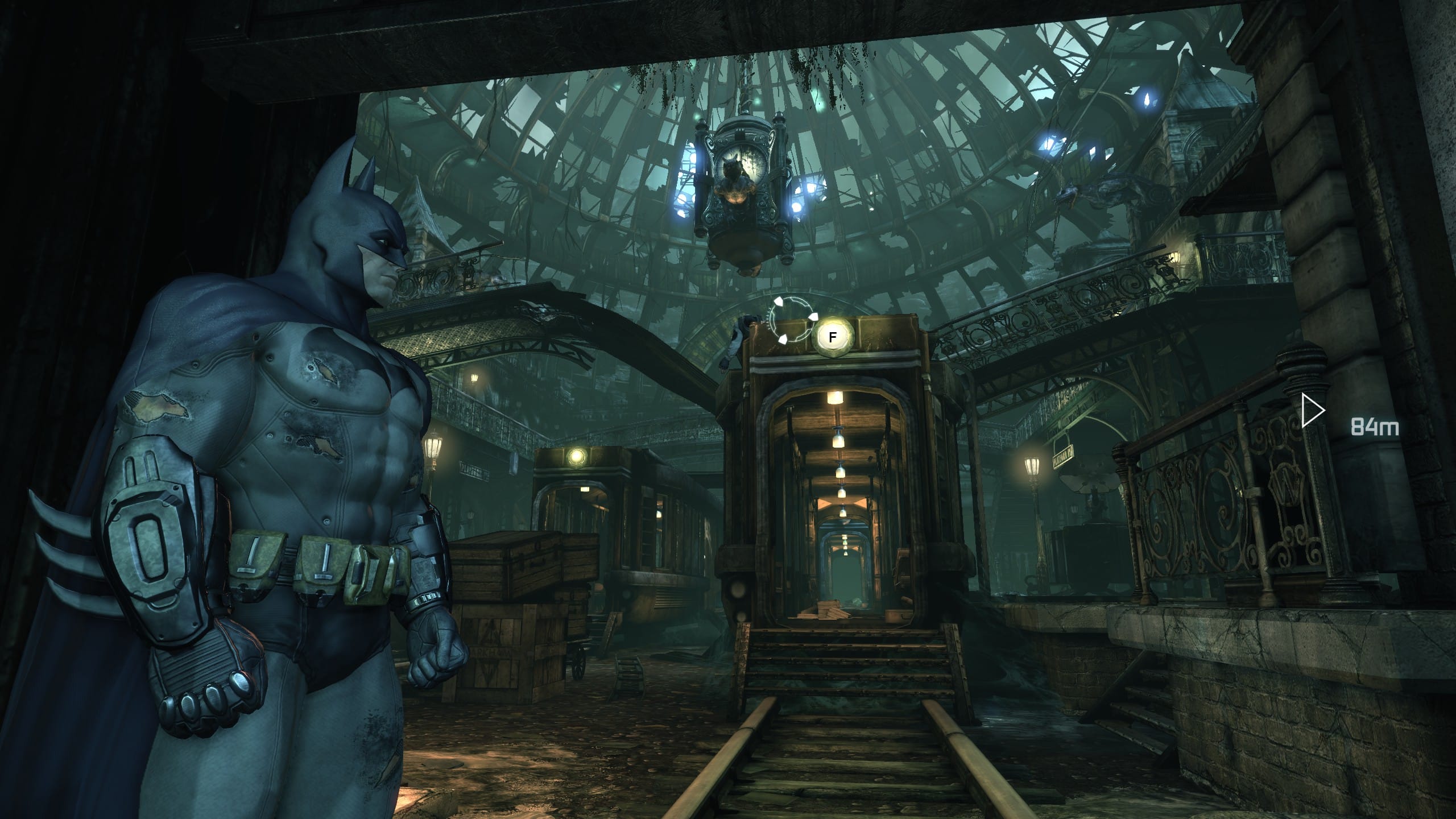Toggle the street lamp near the railing
Screen dimensions: 1456x819
click(1032, 466)
